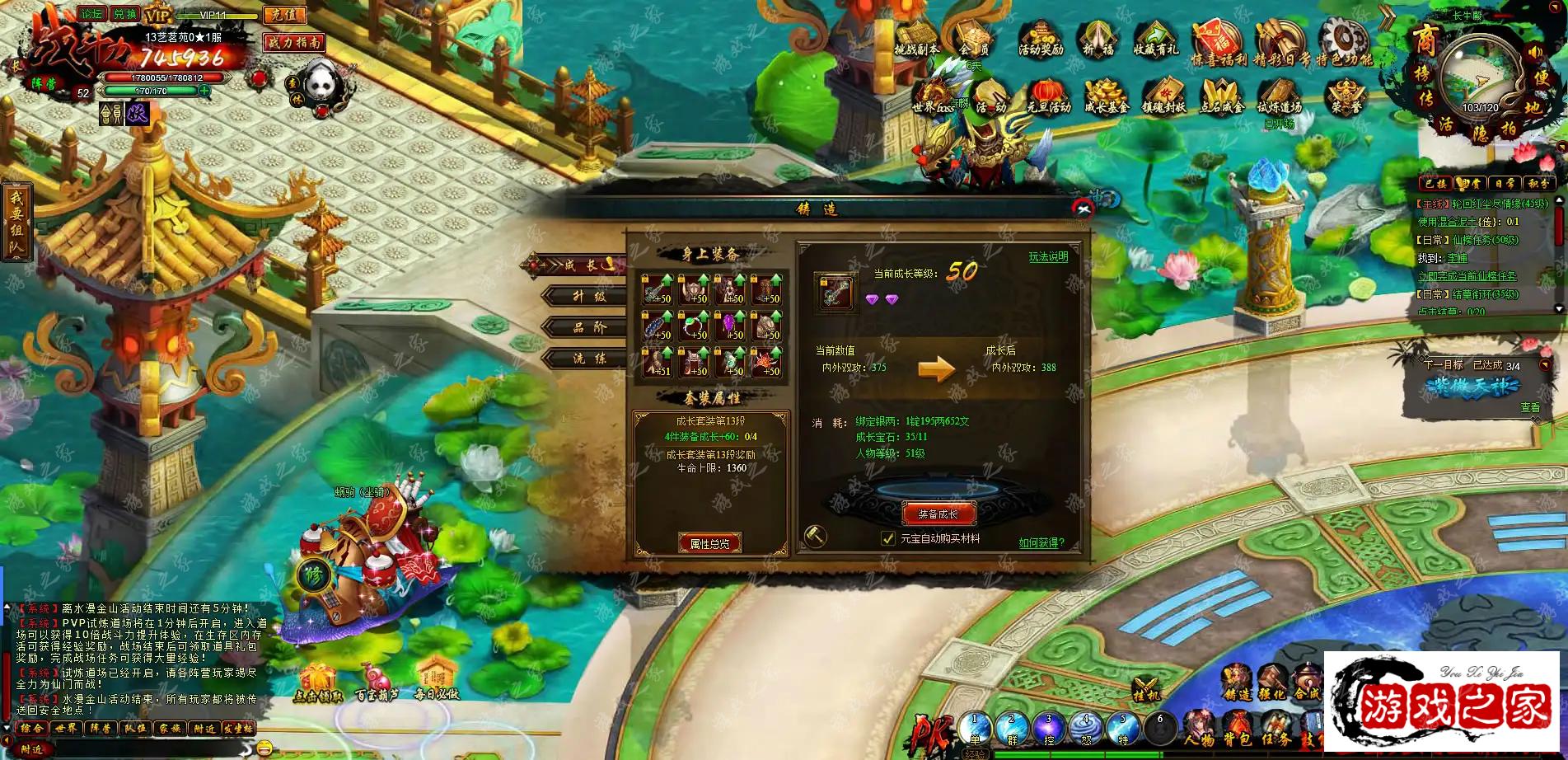Open the 战力指南 guide
Viewport: 1568px width, 760px height.
coord(294,42)
